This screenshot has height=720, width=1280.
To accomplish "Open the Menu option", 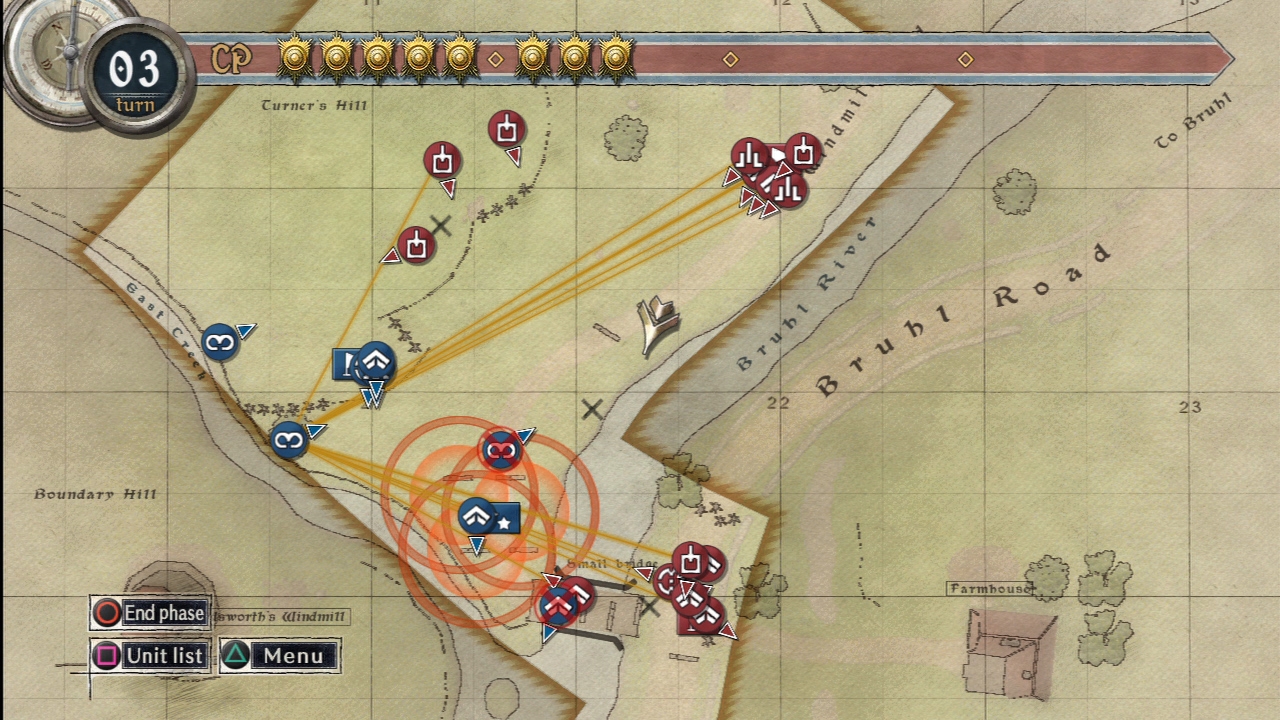I will [x=280, y=656].
